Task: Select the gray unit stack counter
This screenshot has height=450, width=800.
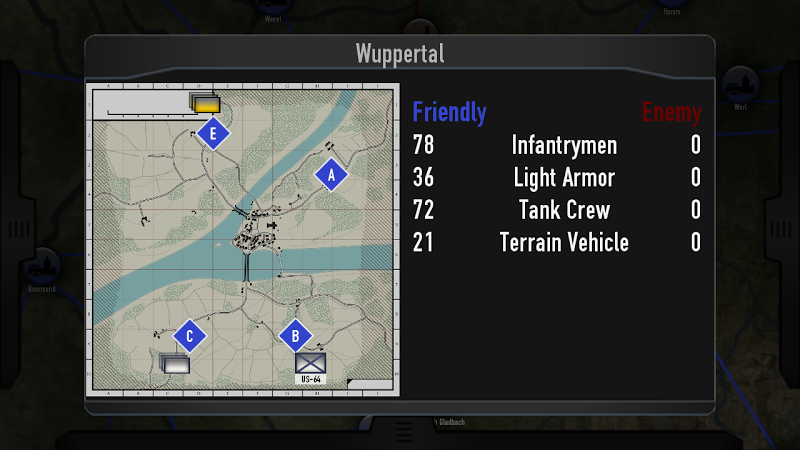Action: 175,364
